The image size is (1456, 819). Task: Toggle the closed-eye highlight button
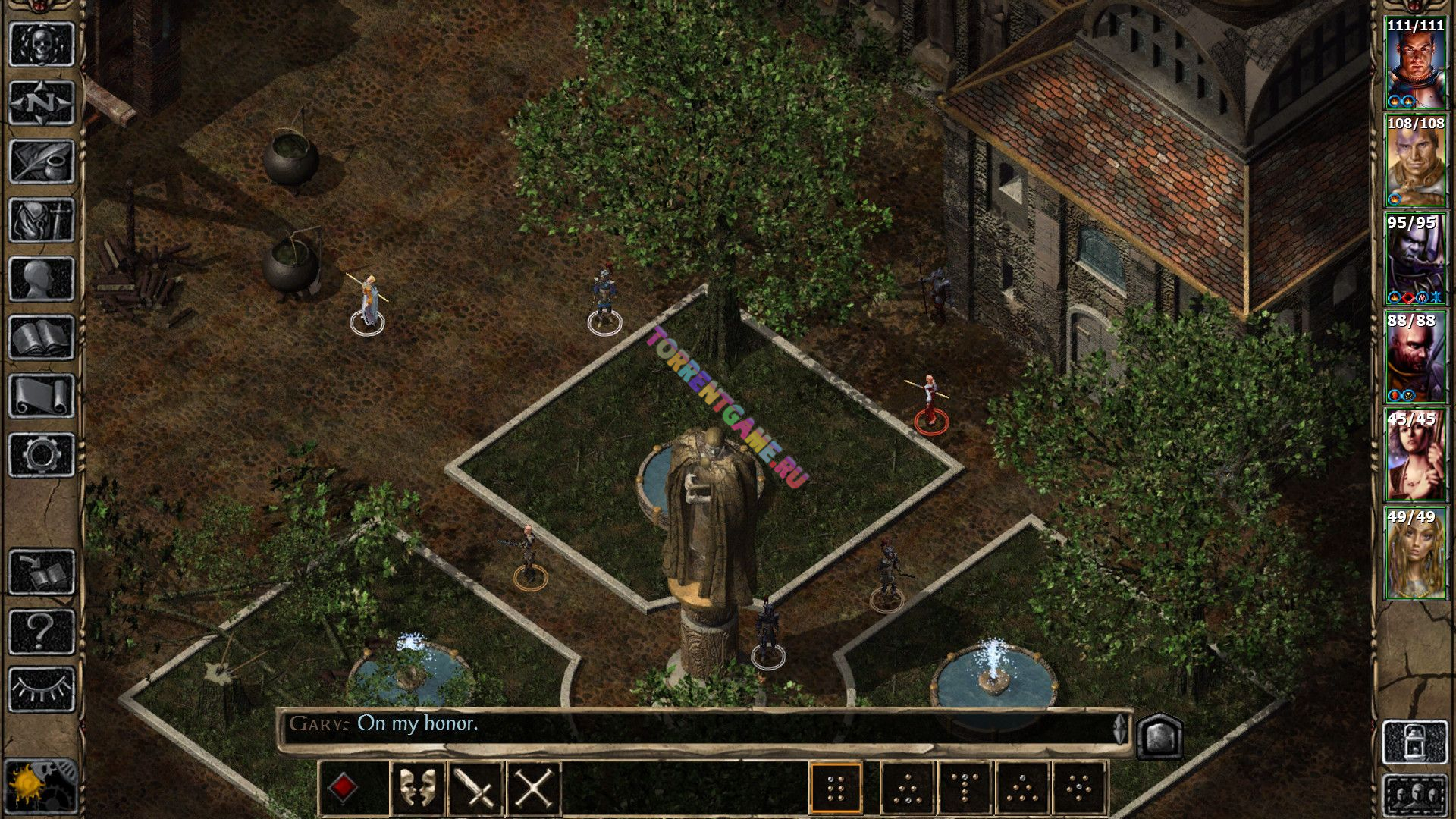[x=42, y=689]
